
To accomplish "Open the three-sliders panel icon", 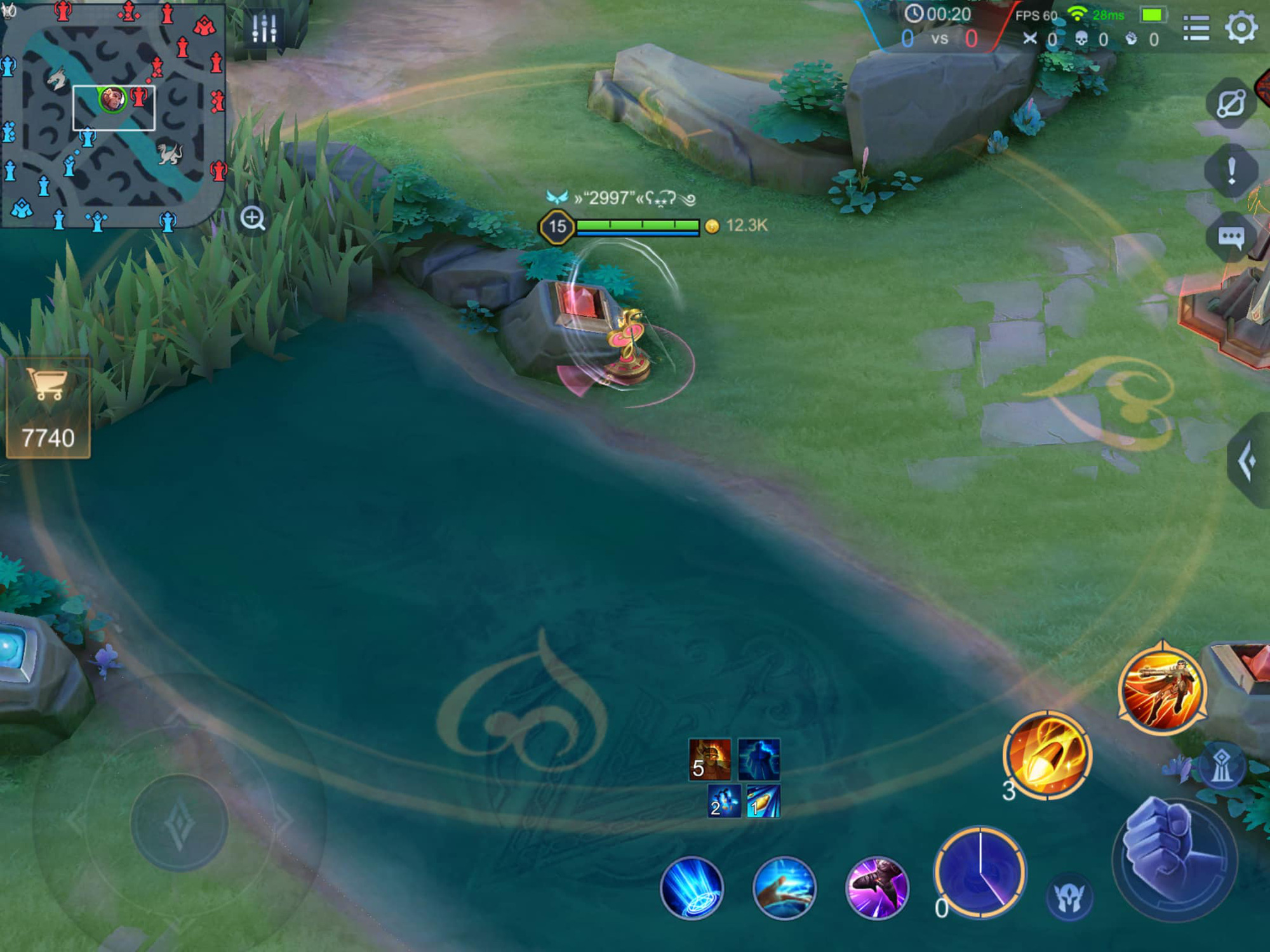I will click(x=264, y=28).
